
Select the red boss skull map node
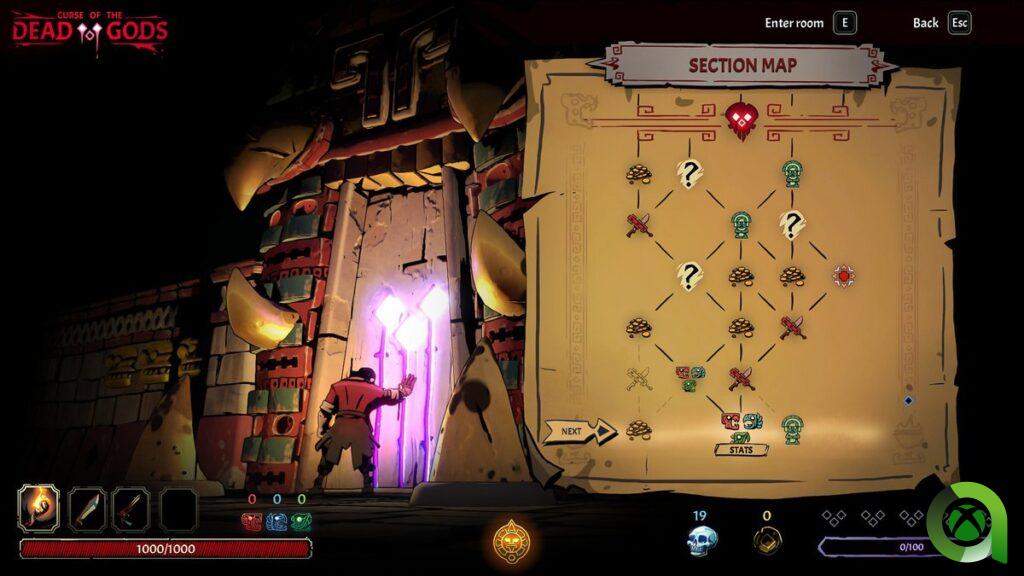pos(740,121)
